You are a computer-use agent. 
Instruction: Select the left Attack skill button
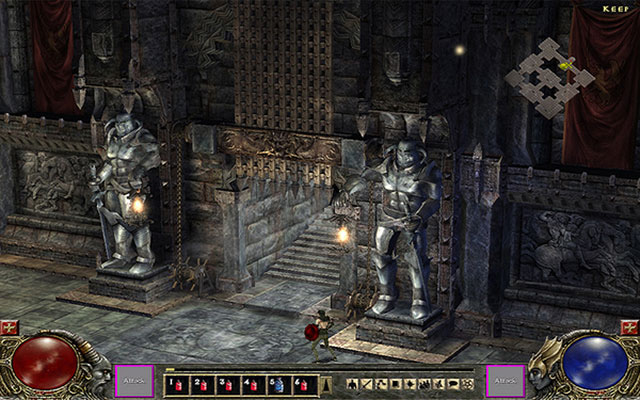pos(134,381)
